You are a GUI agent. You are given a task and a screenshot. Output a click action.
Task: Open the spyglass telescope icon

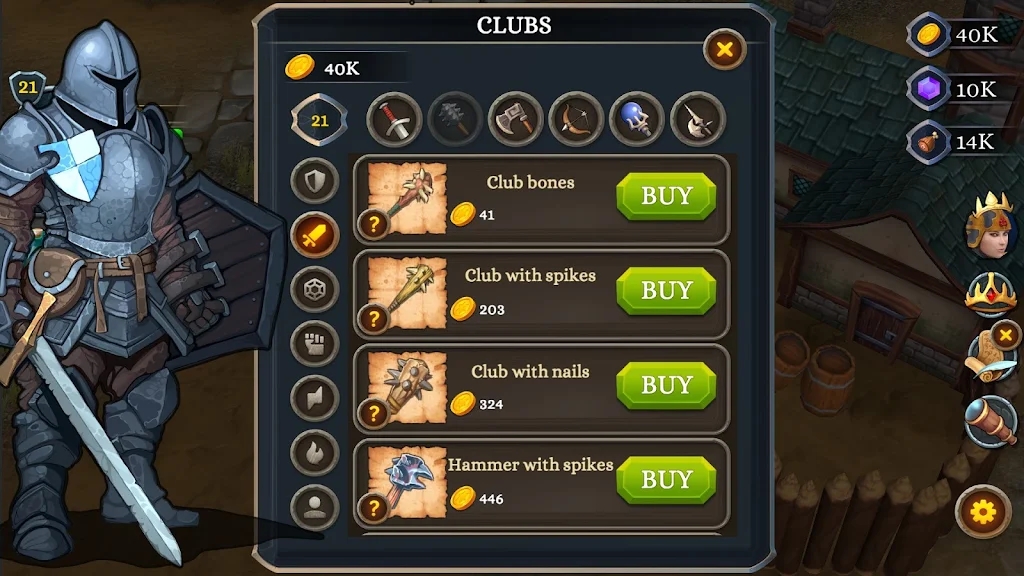click(x=990, y=421)
